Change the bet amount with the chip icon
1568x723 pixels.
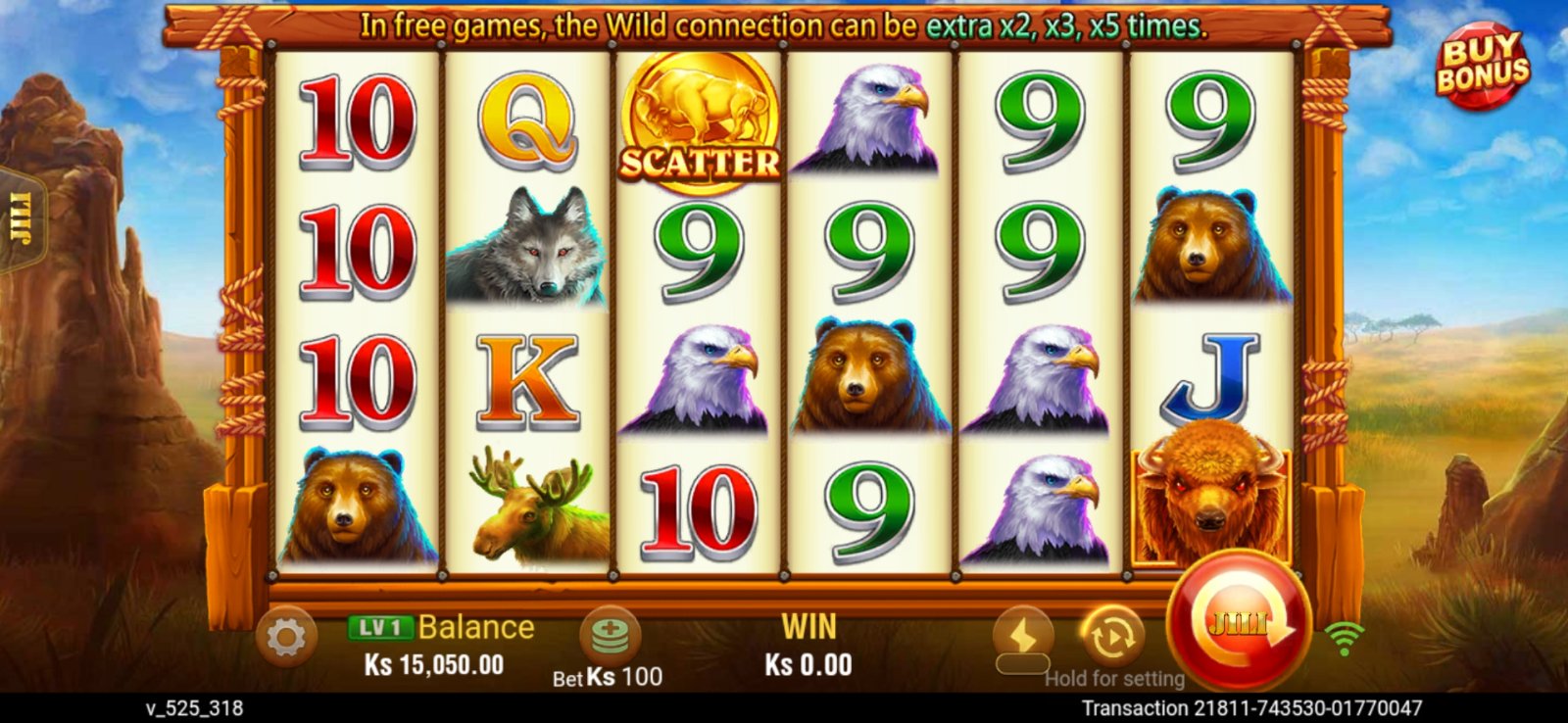coord(610,635)
